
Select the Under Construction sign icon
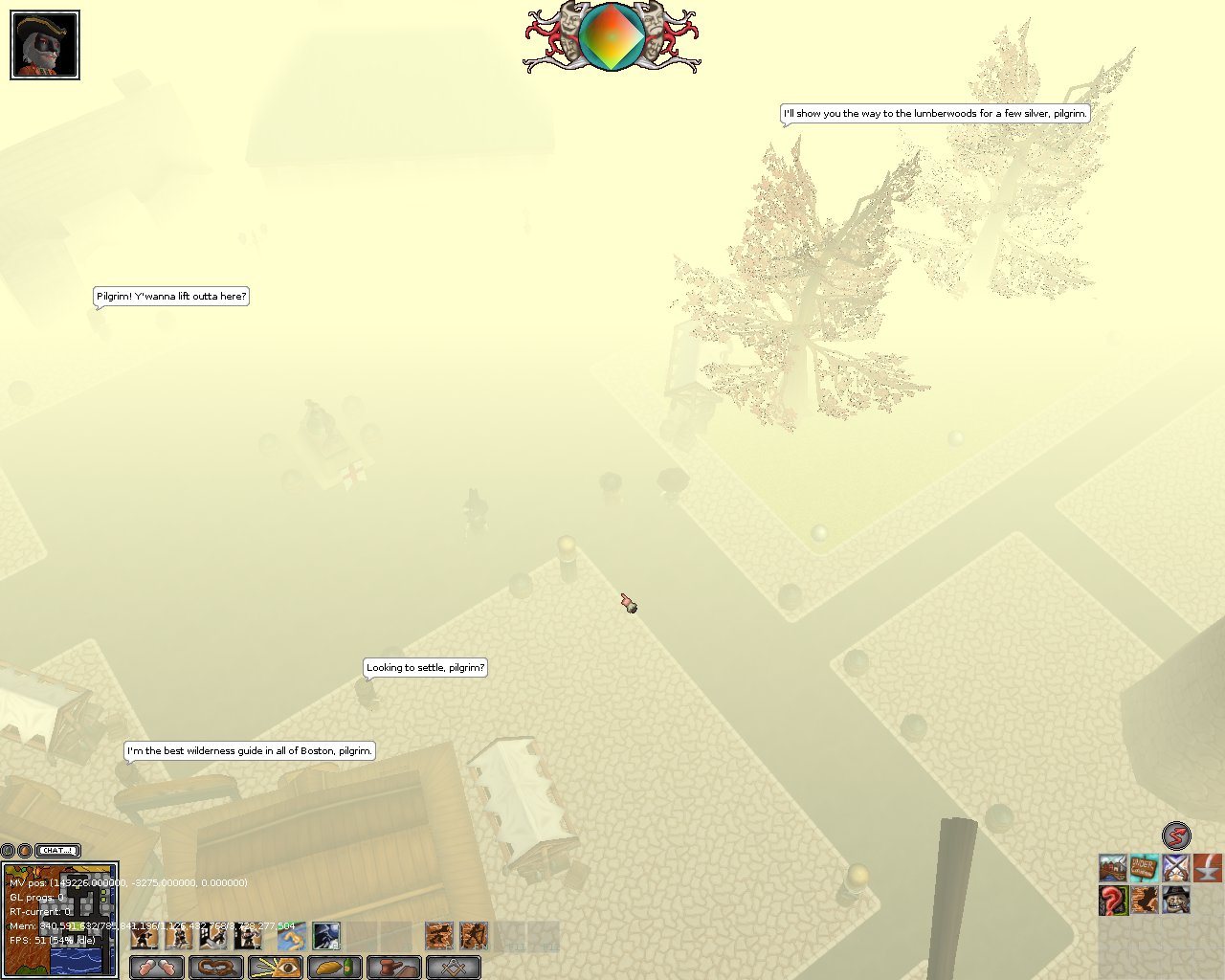[1145, 869]
